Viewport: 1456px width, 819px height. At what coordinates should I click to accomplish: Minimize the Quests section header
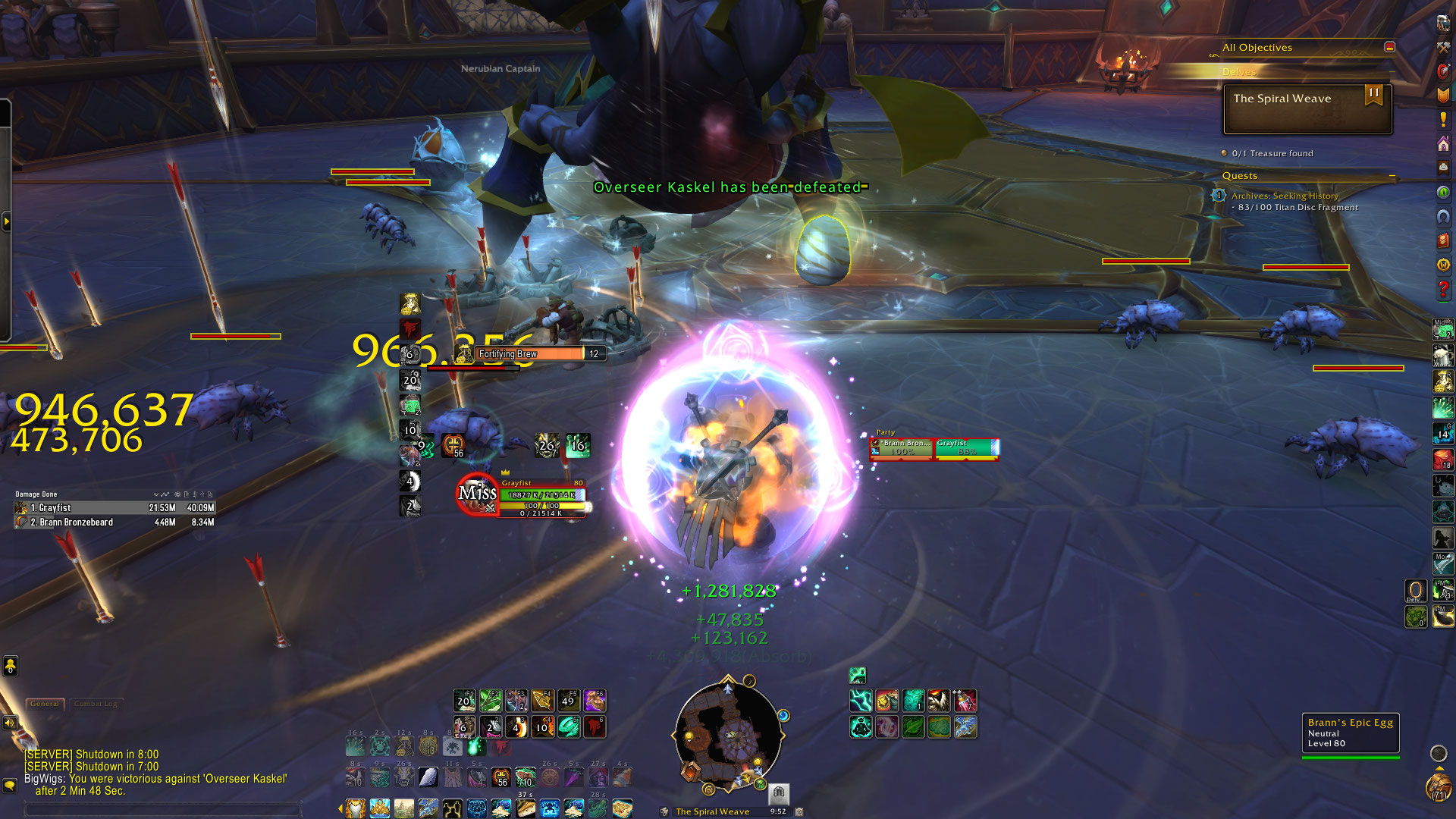click(x=1392, y=176)
